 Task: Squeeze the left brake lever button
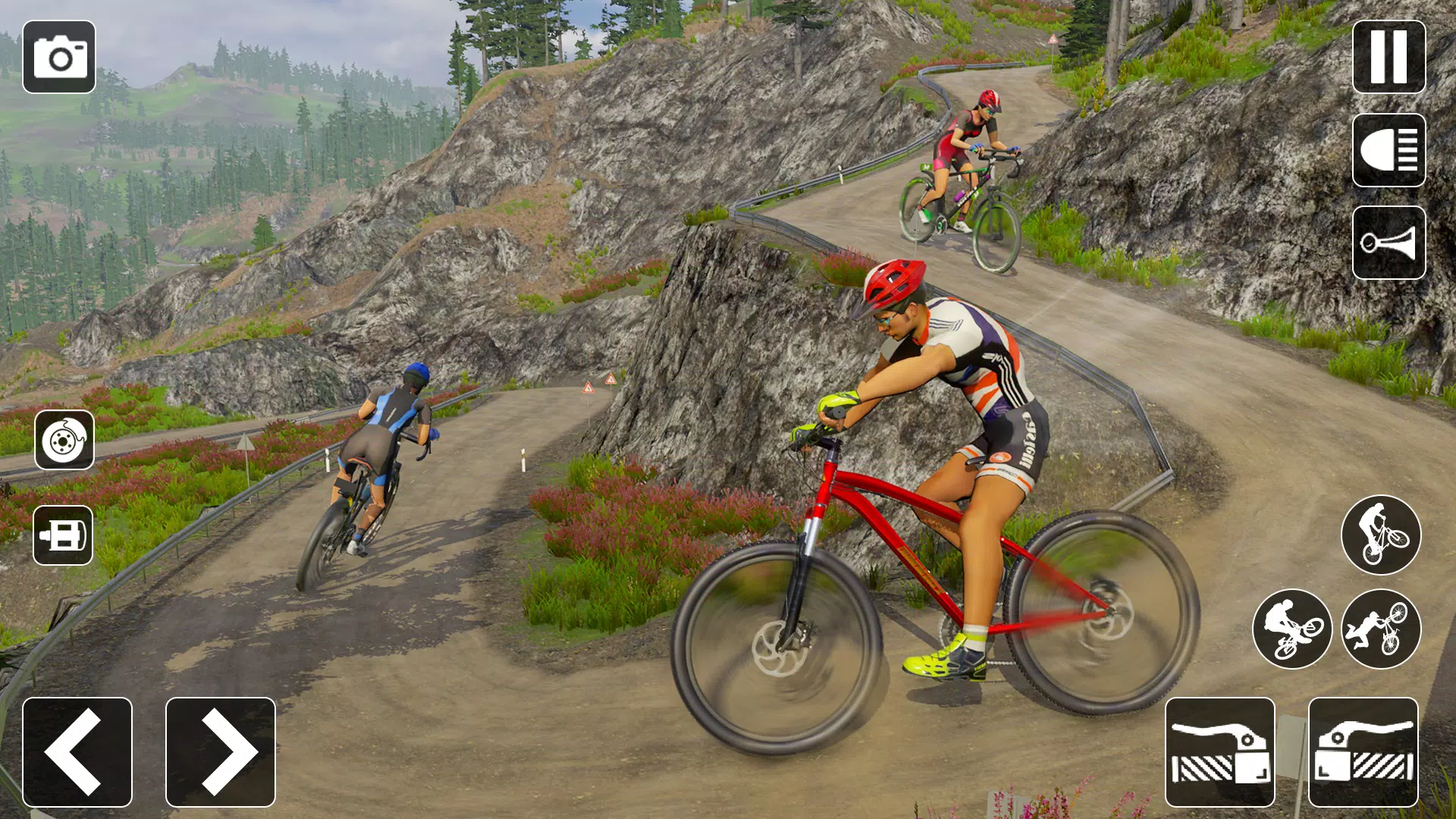click(x=1220, y=752)
